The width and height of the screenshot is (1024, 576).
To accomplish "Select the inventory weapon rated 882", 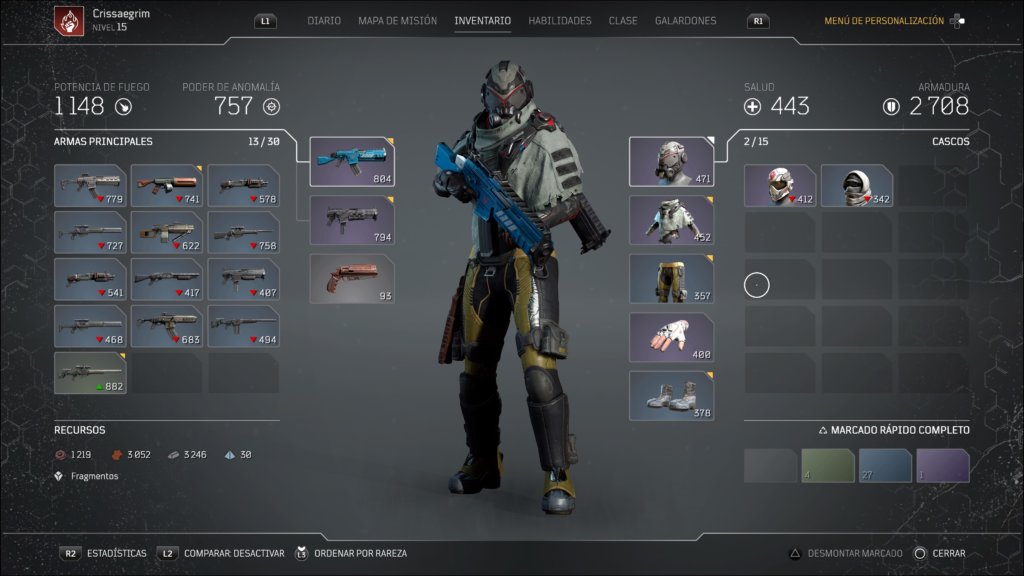I will 90,373.
